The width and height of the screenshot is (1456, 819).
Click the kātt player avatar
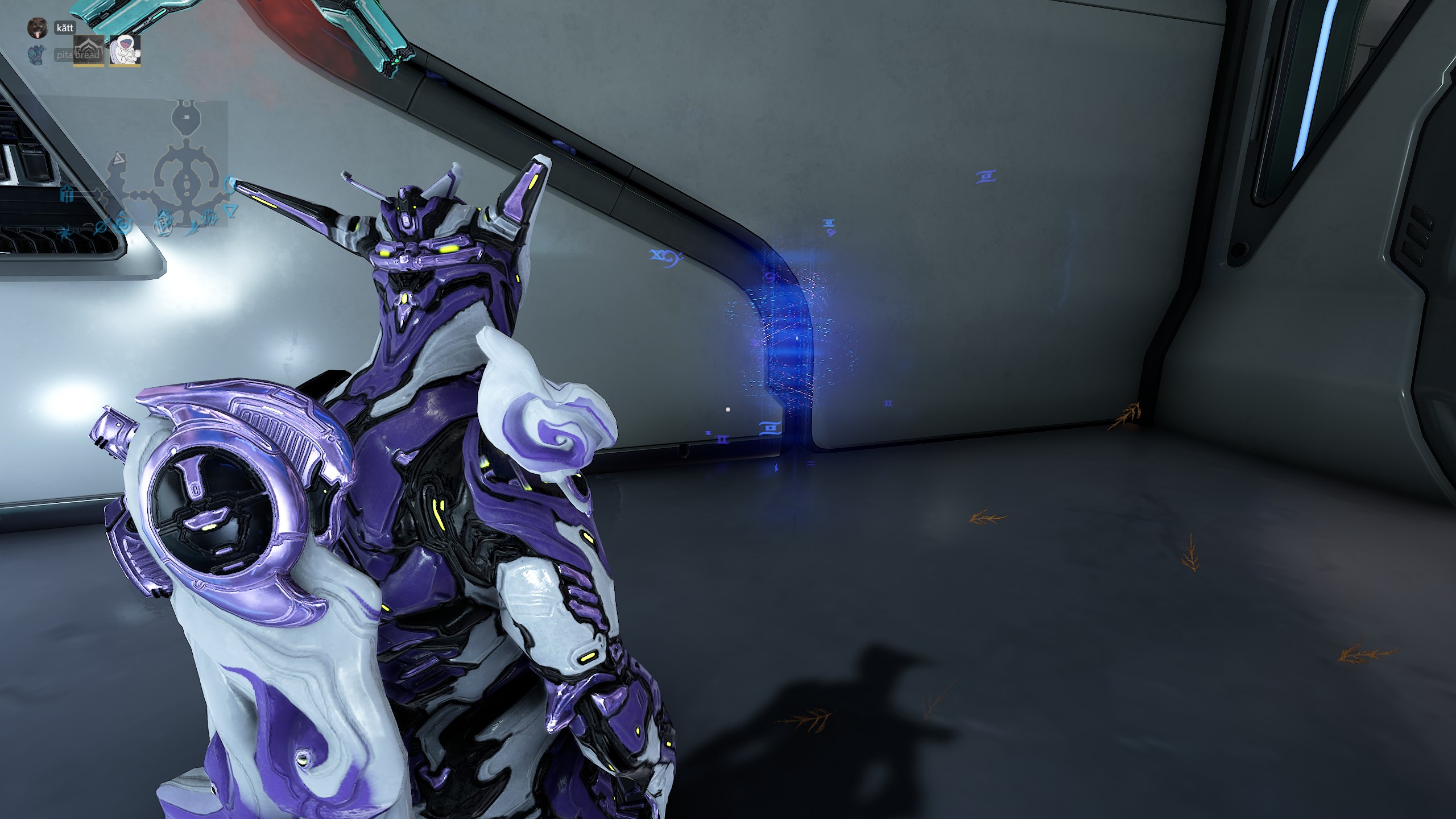[38, 27]
